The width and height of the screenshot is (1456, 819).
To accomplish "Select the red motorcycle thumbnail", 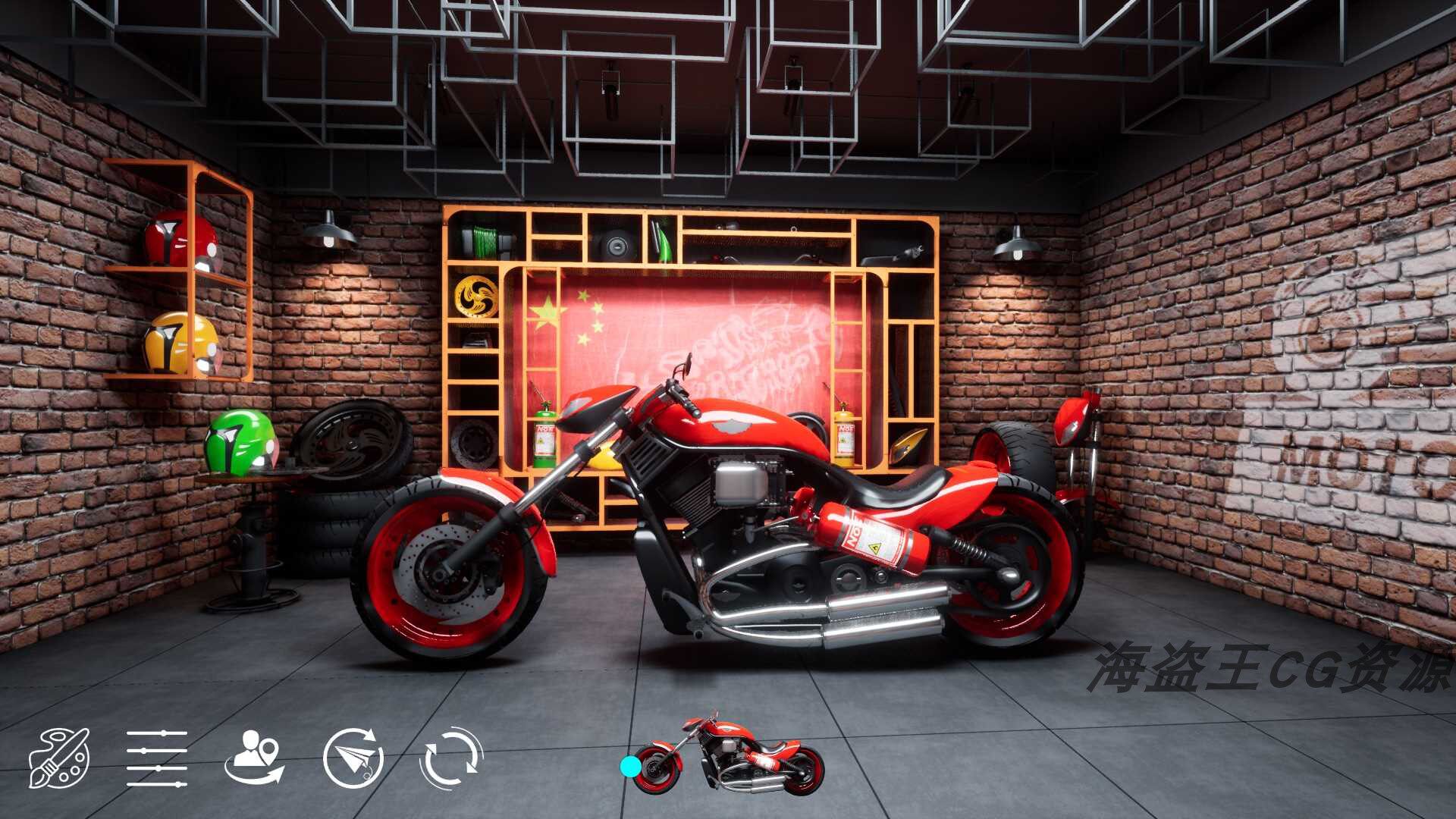I will [728, 755].
